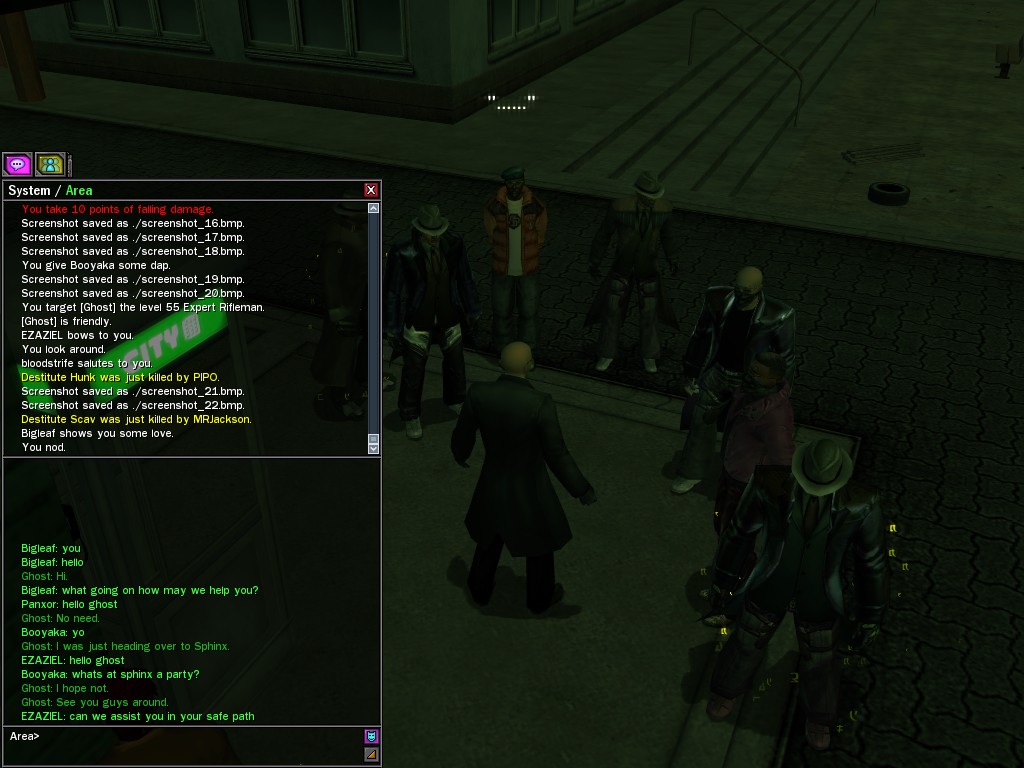
Task: Click the orange triangle resize icon
Action: click(x=372, y=754)
